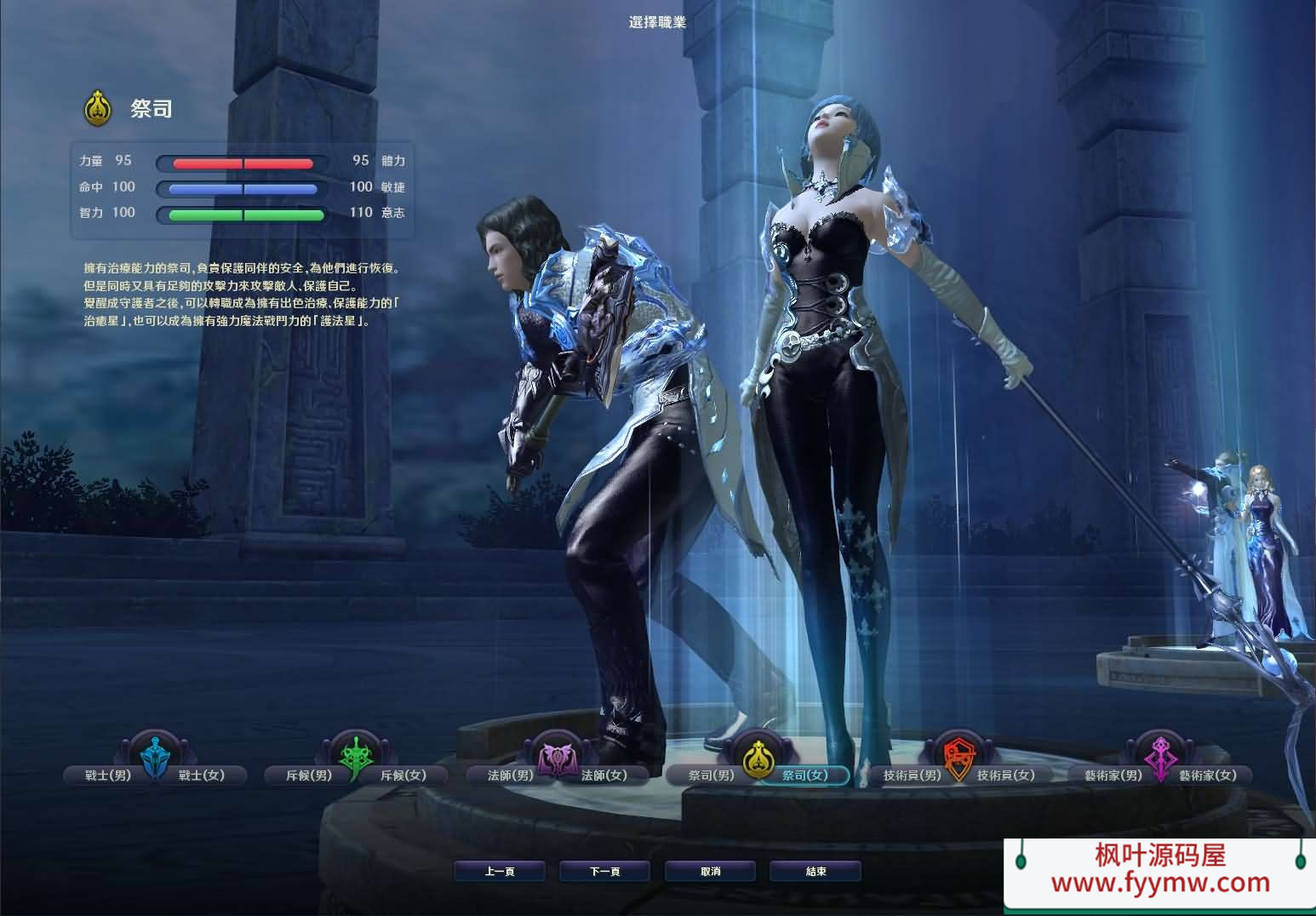This screenshot has height=916, width=1316.
Task: Click the 祭司 badge icon beside the class title
Action: 97,106
